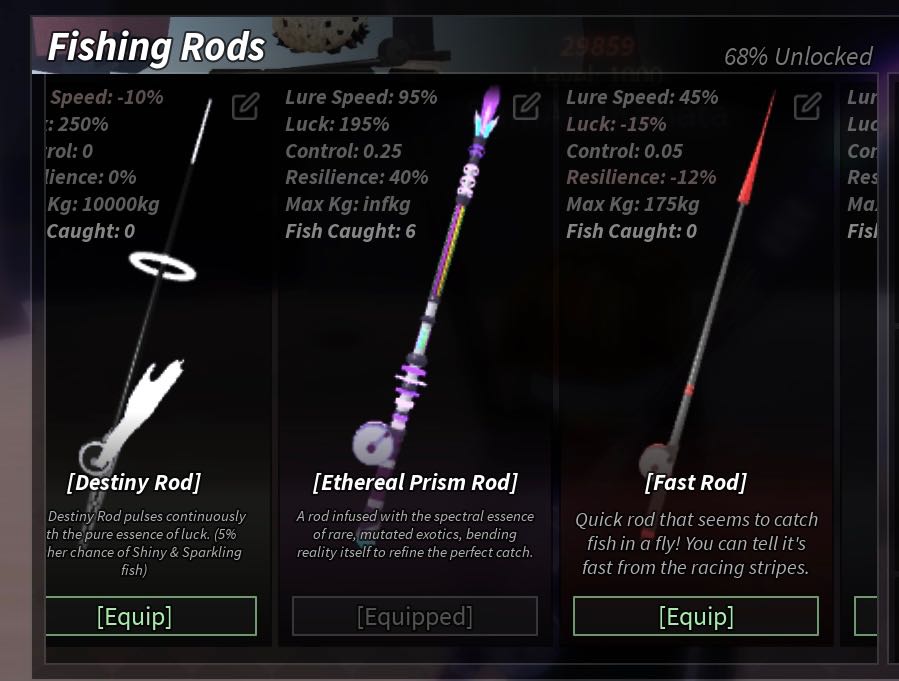The image size is (899, 681).
Task: Open the edit icon on Ethereal Prism Rod card
Action: click(x=526, y=106)
